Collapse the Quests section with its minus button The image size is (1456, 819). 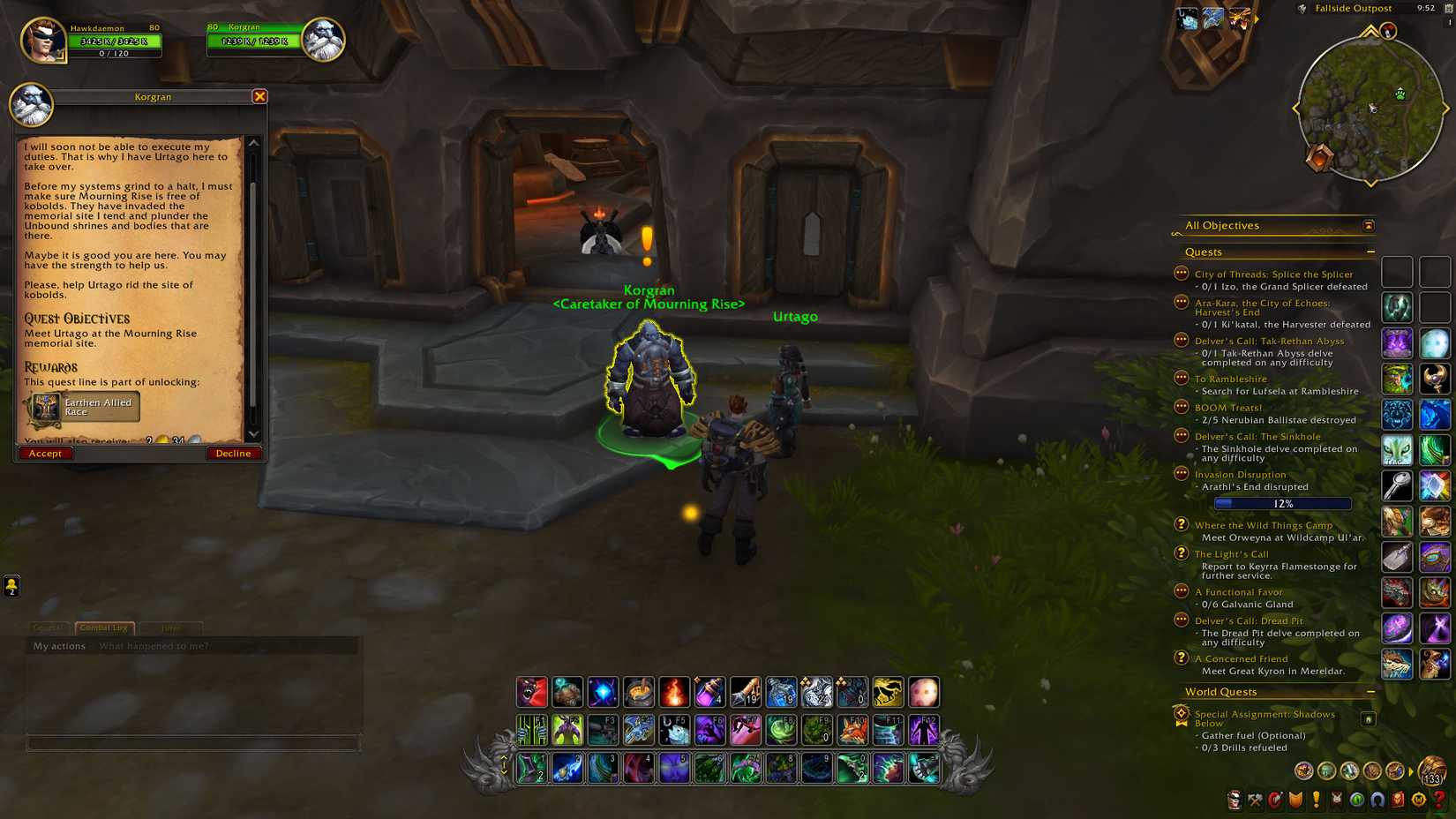pos(1371,252)
